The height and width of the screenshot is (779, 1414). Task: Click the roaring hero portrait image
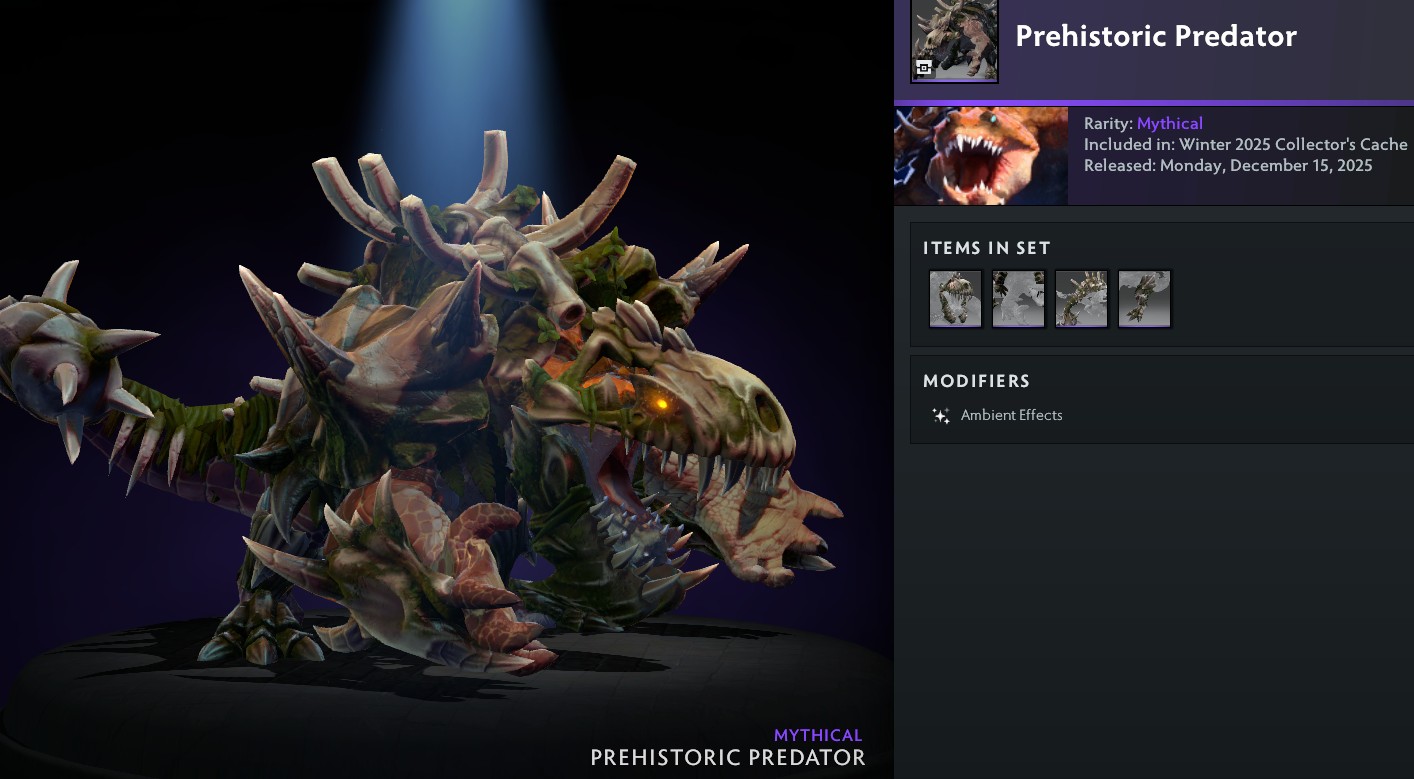[x=980, y=156]
